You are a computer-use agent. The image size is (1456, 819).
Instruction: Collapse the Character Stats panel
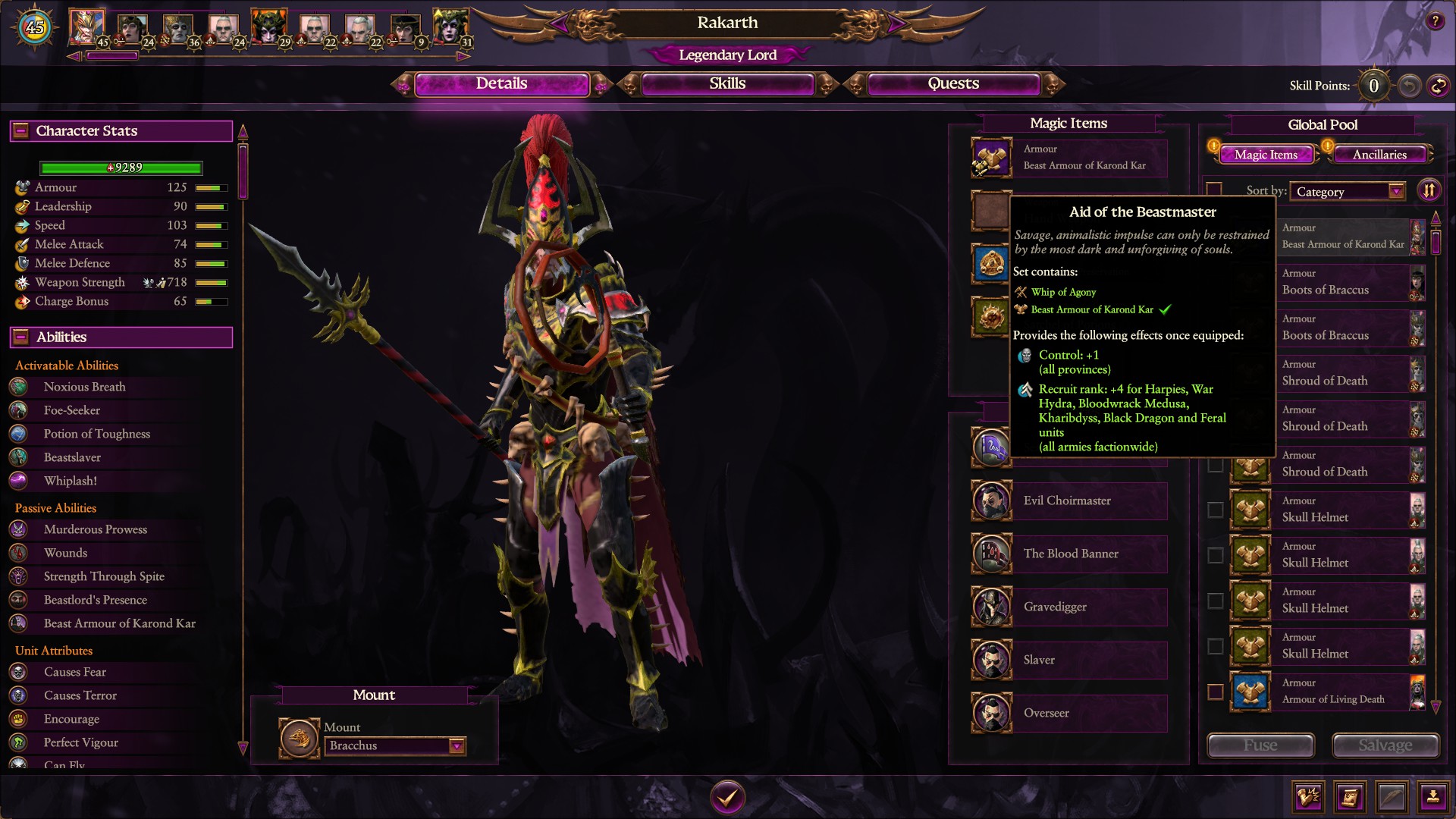point(21,130)
